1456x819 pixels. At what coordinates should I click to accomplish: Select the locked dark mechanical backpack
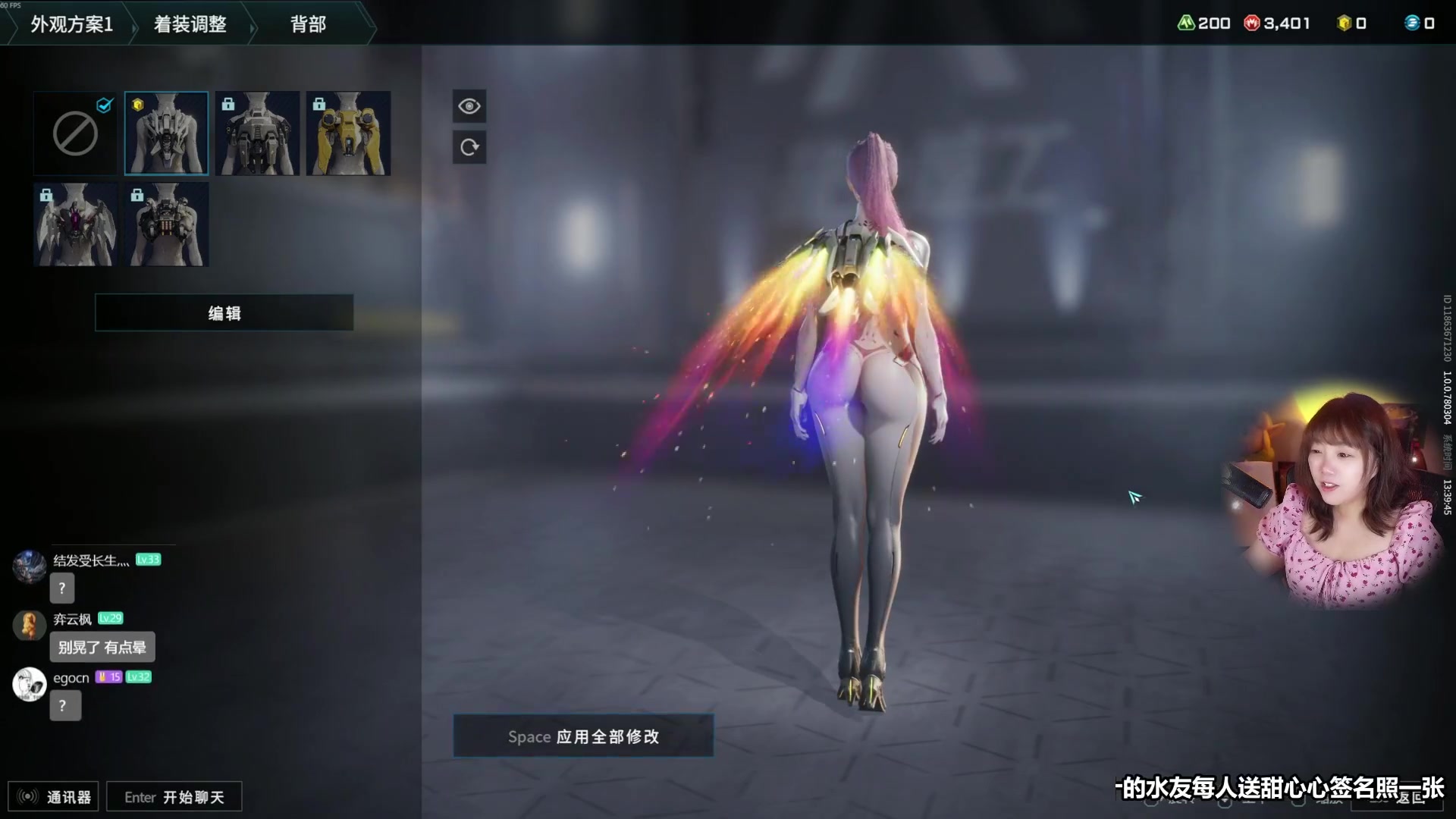[166, 224]
